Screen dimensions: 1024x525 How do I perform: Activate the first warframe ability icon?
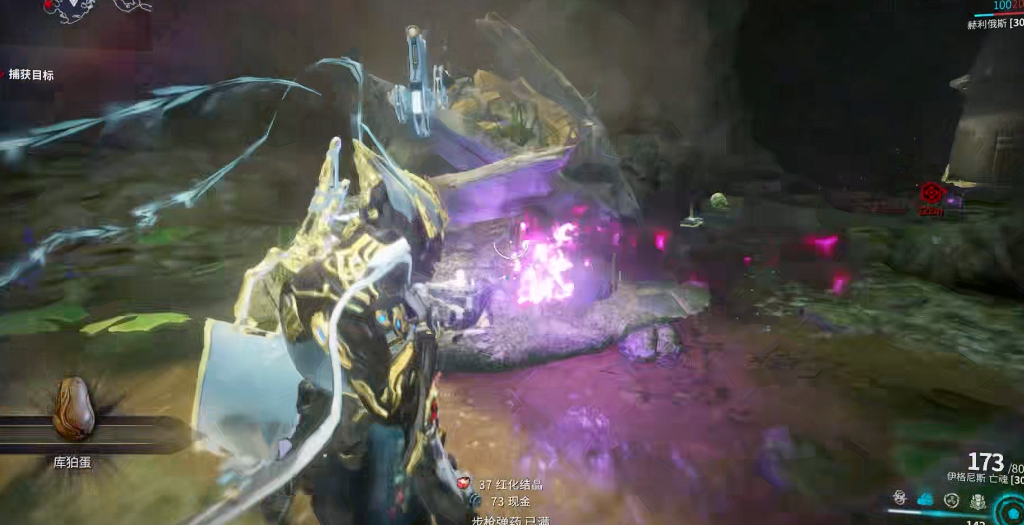901,498
